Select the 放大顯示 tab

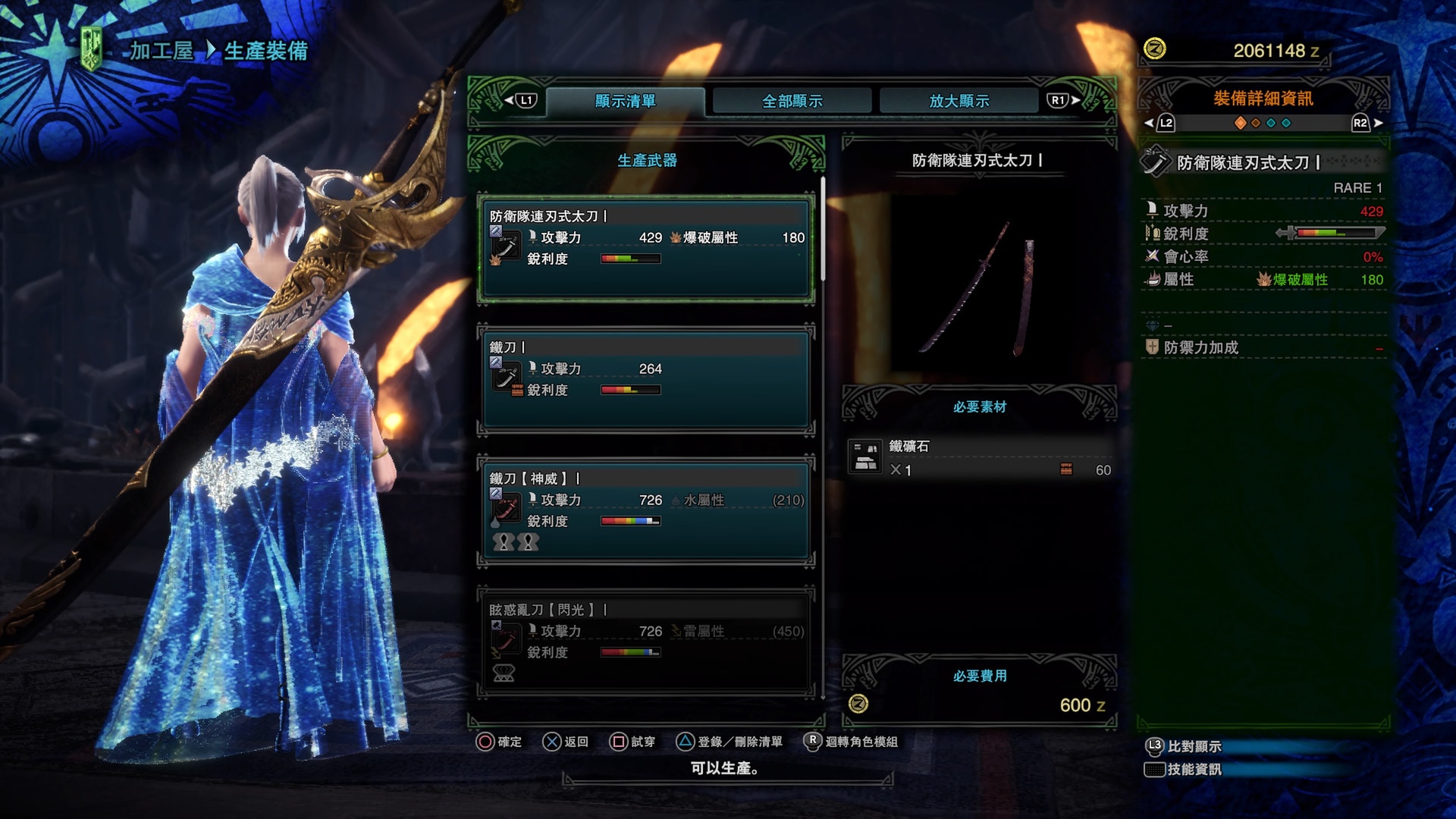coord(959,101)
